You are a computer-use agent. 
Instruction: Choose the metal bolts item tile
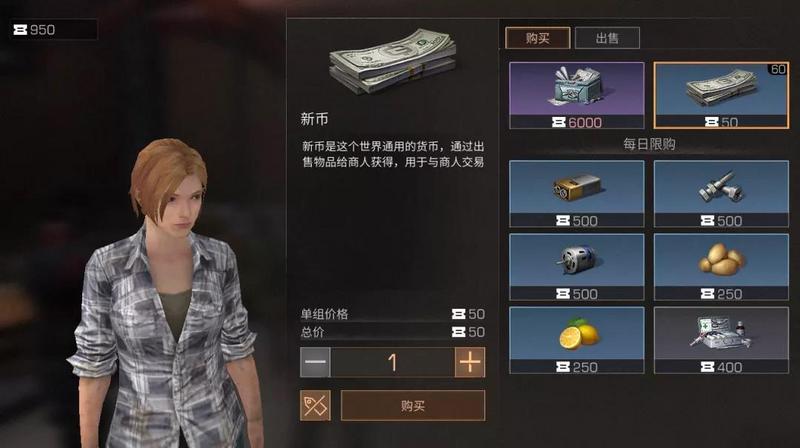click(720, 193)
